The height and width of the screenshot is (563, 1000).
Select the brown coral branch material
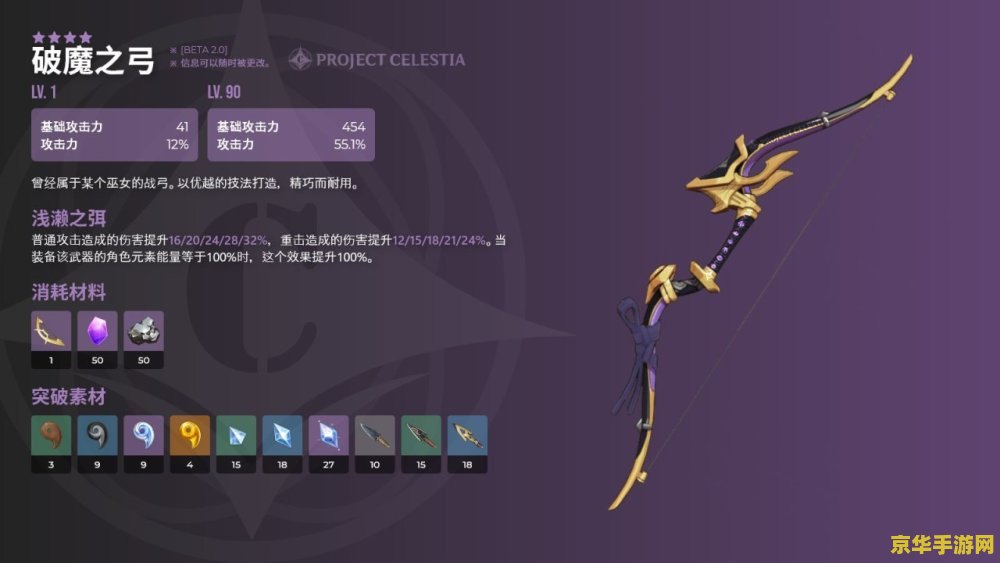click(x=51, y=436)
